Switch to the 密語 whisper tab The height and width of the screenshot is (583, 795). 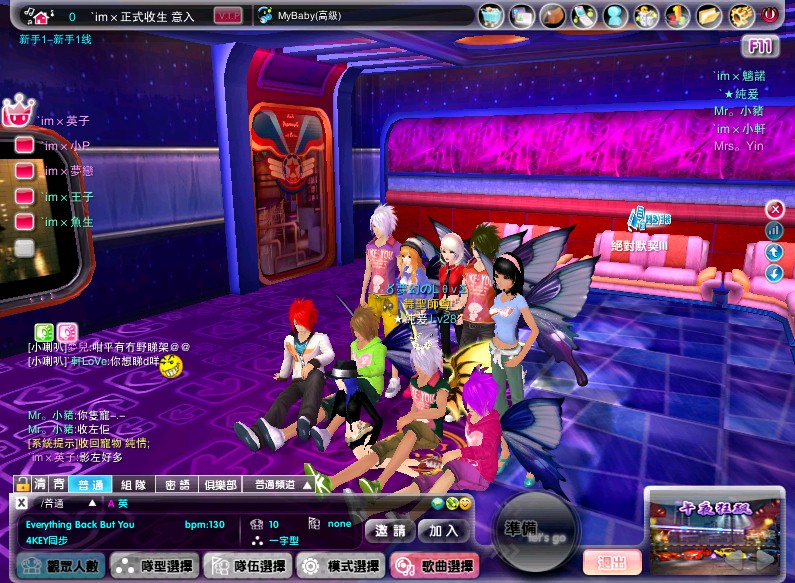[177, 485]
